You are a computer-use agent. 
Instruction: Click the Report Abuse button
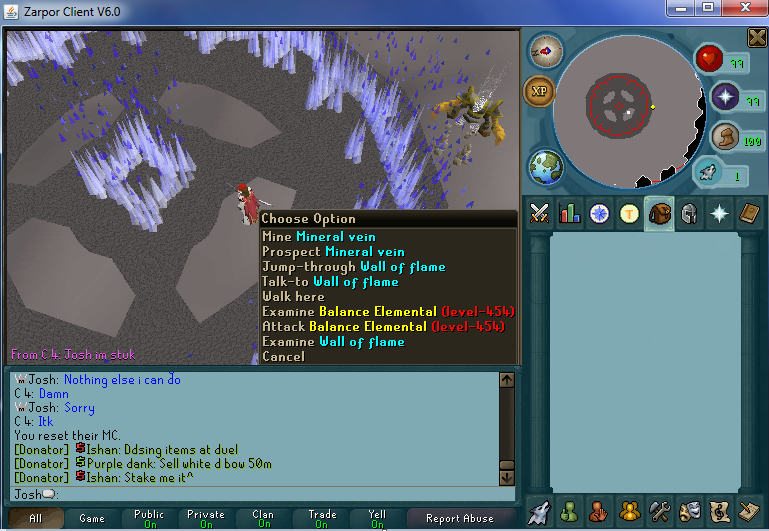pos(459,518)
